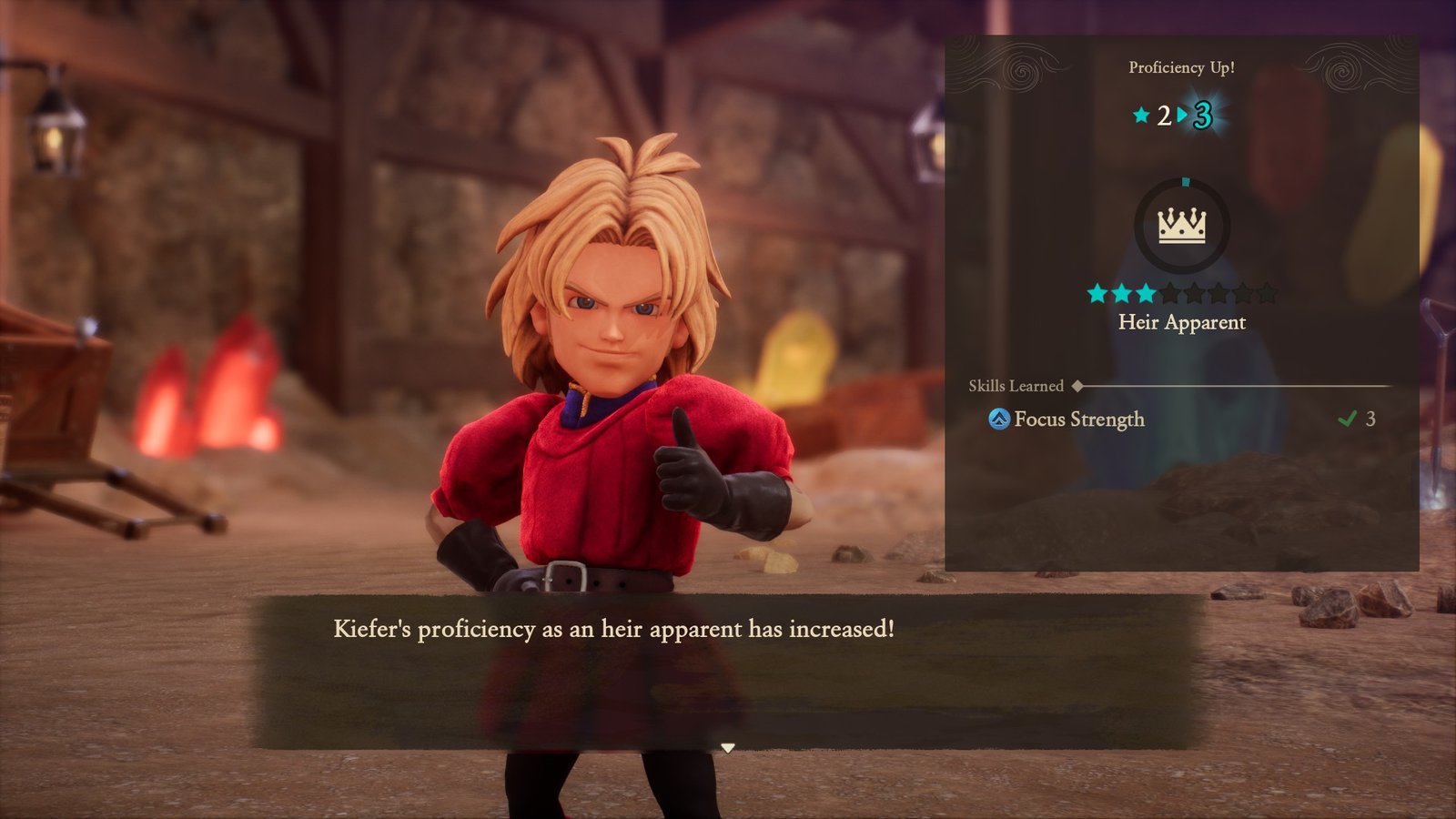Click the glowing number 3 after the upgrade arrow

tap(1203, 114)
